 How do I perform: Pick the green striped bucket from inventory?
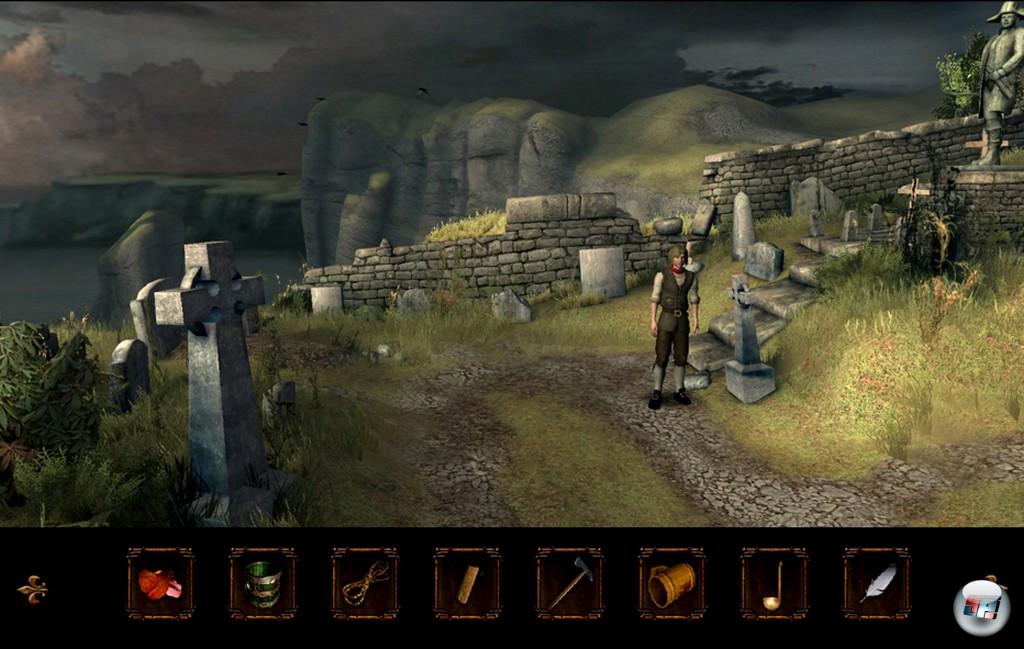262,584
